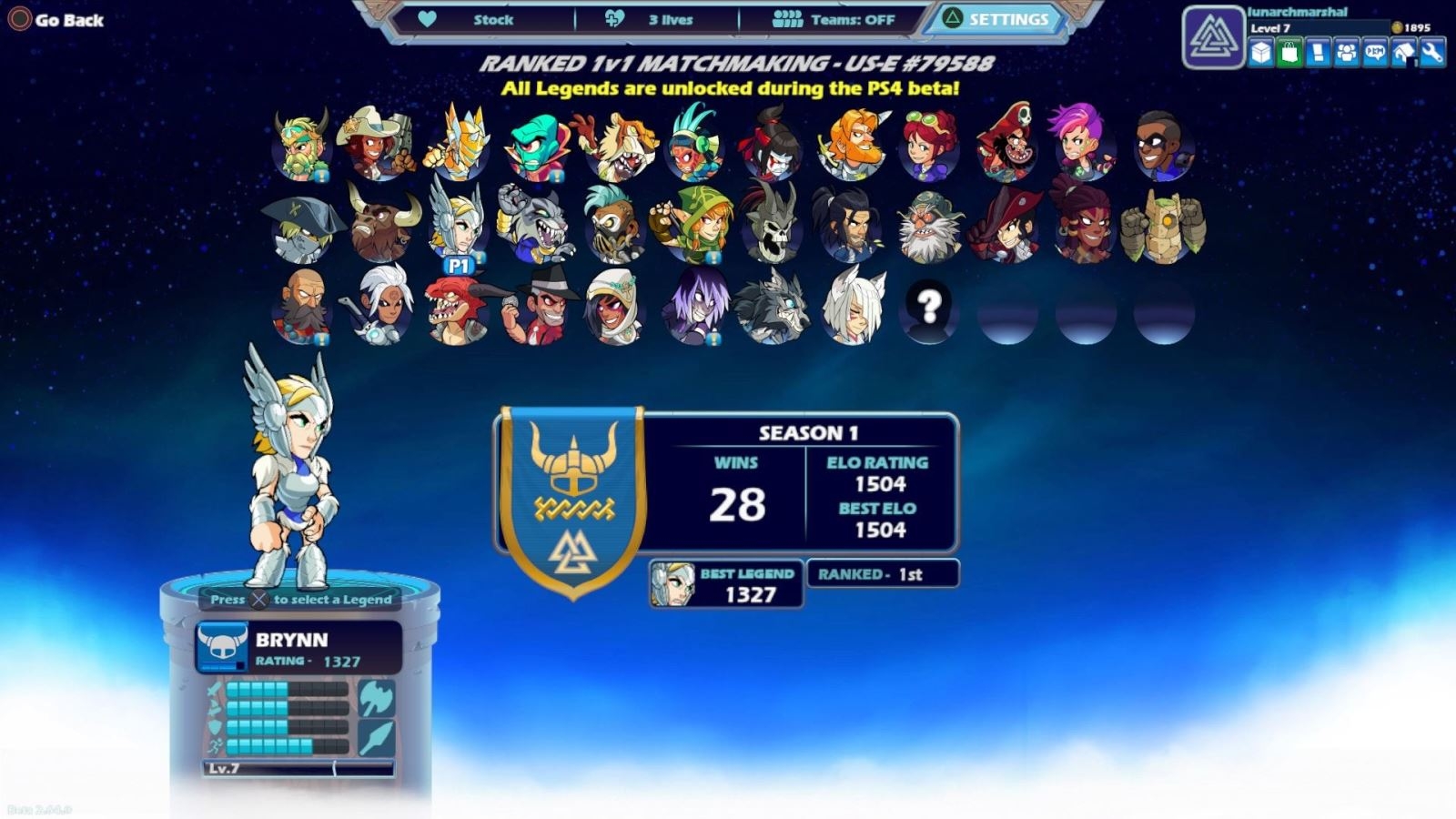Open the options wrench icon
Viewport: 1456px width, 819px height.
[x=1431, y=52]
